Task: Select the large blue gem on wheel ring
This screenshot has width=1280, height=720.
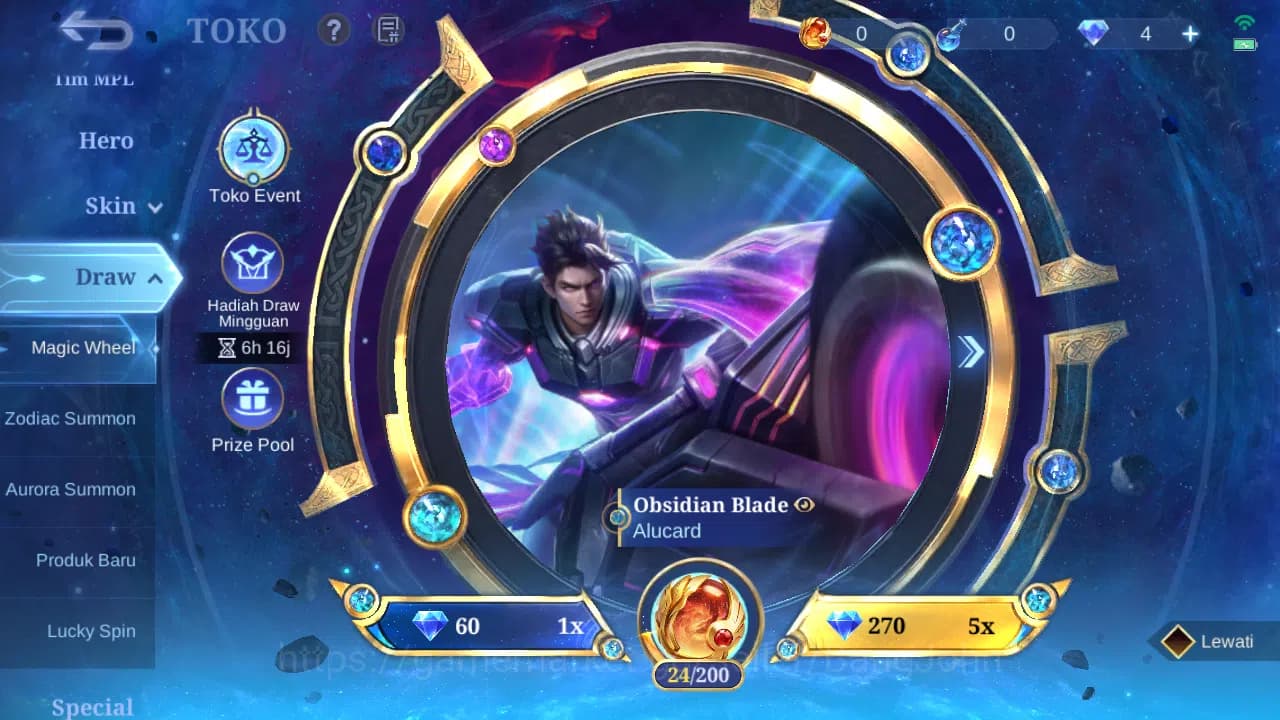Action: tap(961, 240)
